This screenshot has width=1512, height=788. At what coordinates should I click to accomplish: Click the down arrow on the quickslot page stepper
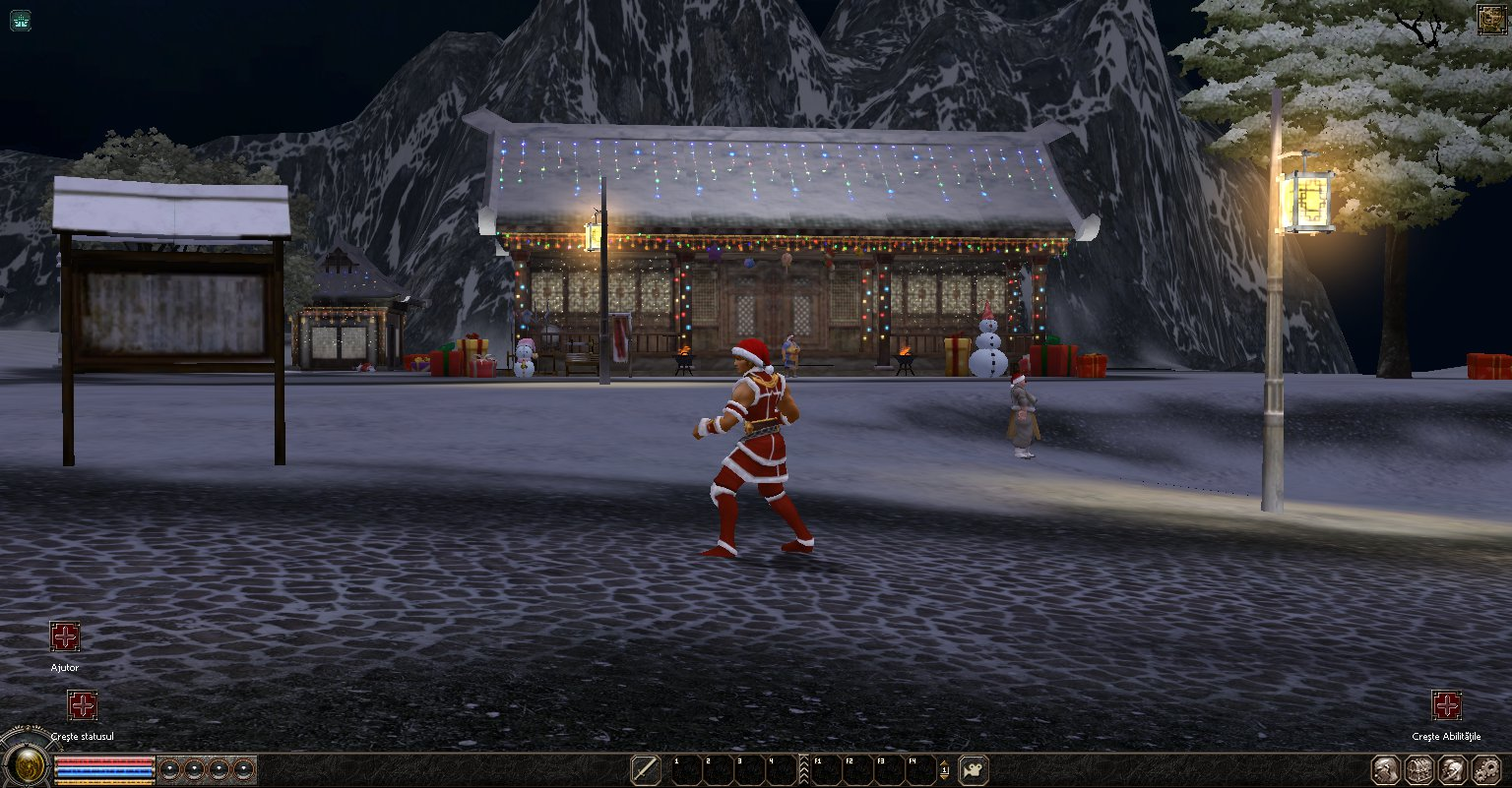944,777
